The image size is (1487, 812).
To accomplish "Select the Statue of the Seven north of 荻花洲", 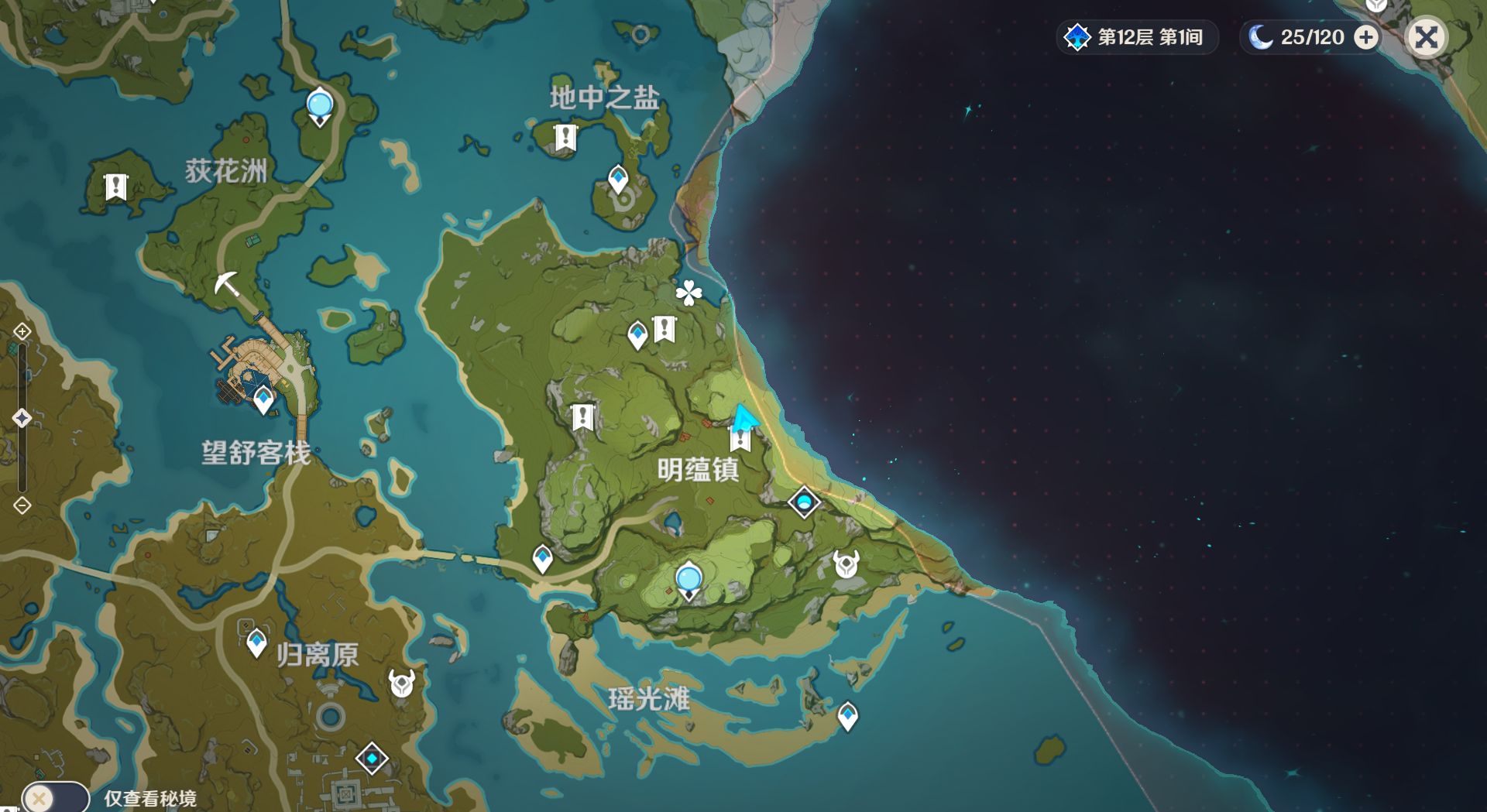I will (320, 106).
